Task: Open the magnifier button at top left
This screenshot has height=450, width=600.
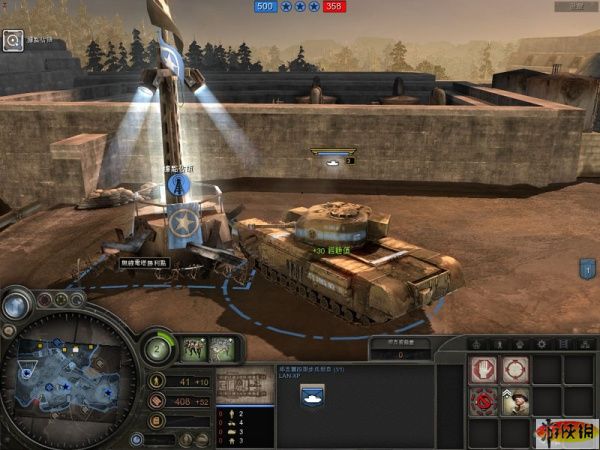Action: click(13, 40)
